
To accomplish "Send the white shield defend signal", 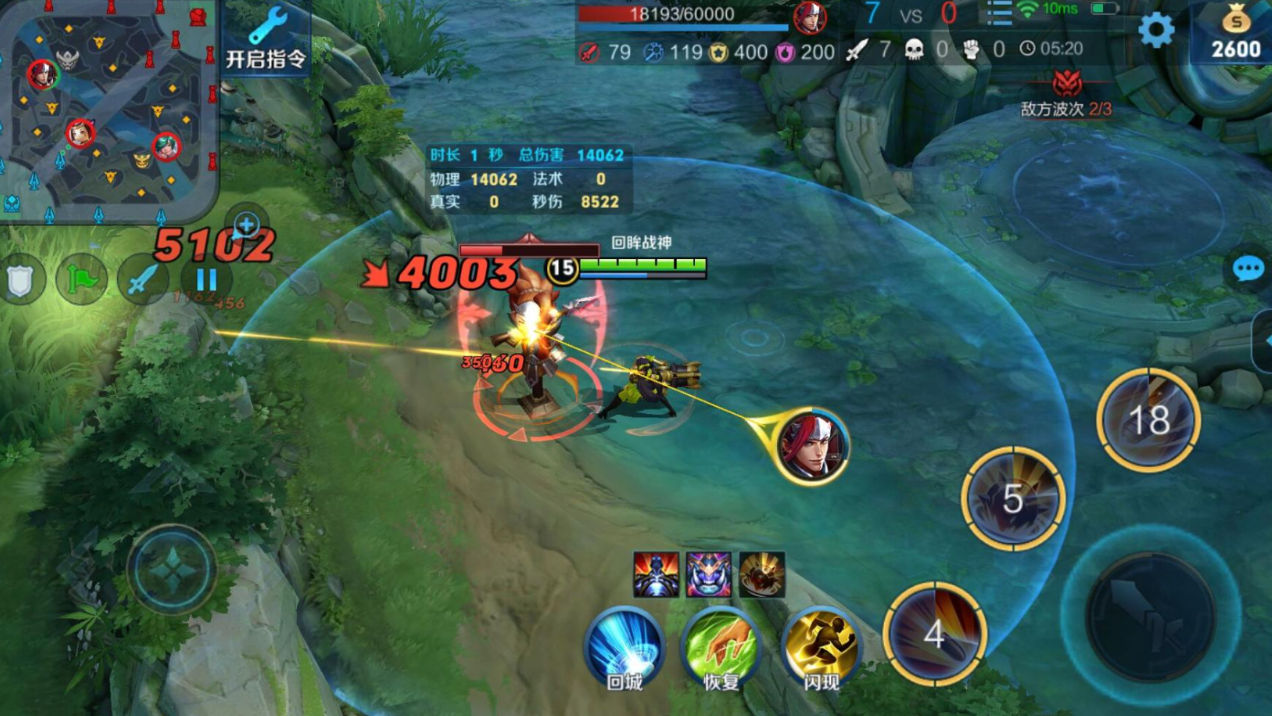I will coord(22,279).
